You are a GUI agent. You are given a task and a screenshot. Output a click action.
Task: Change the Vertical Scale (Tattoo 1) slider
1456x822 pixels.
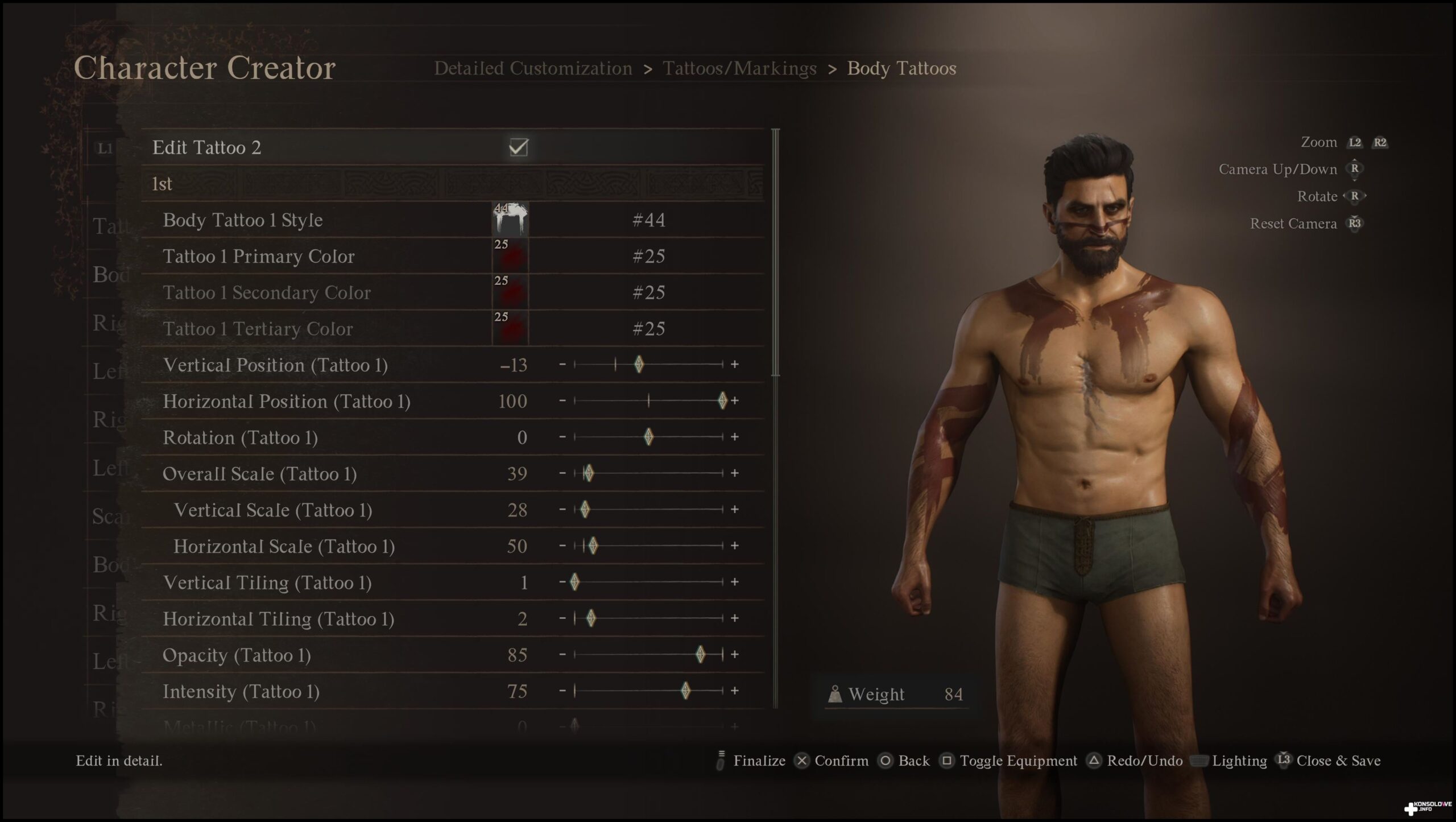point(585,509)
